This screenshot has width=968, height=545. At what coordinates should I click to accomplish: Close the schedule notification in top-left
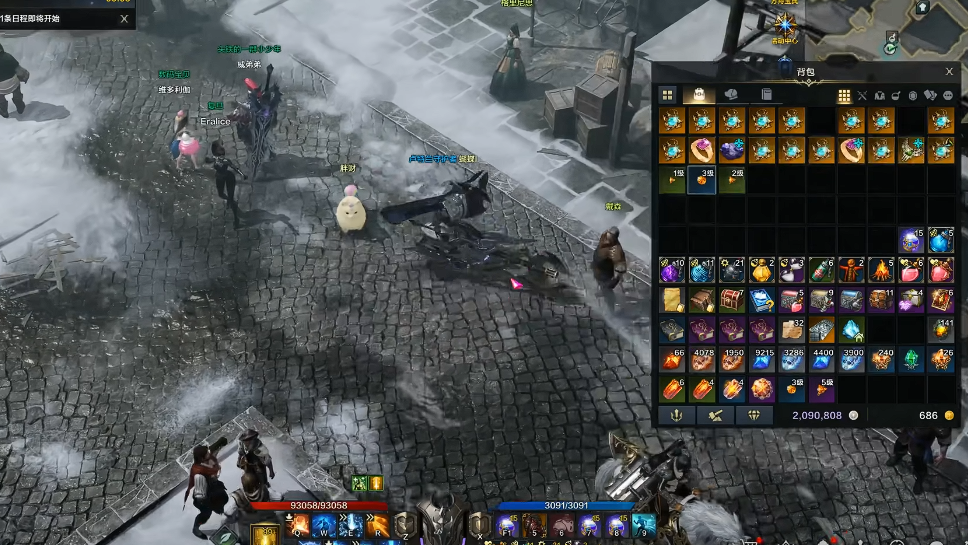coord(124,18)
